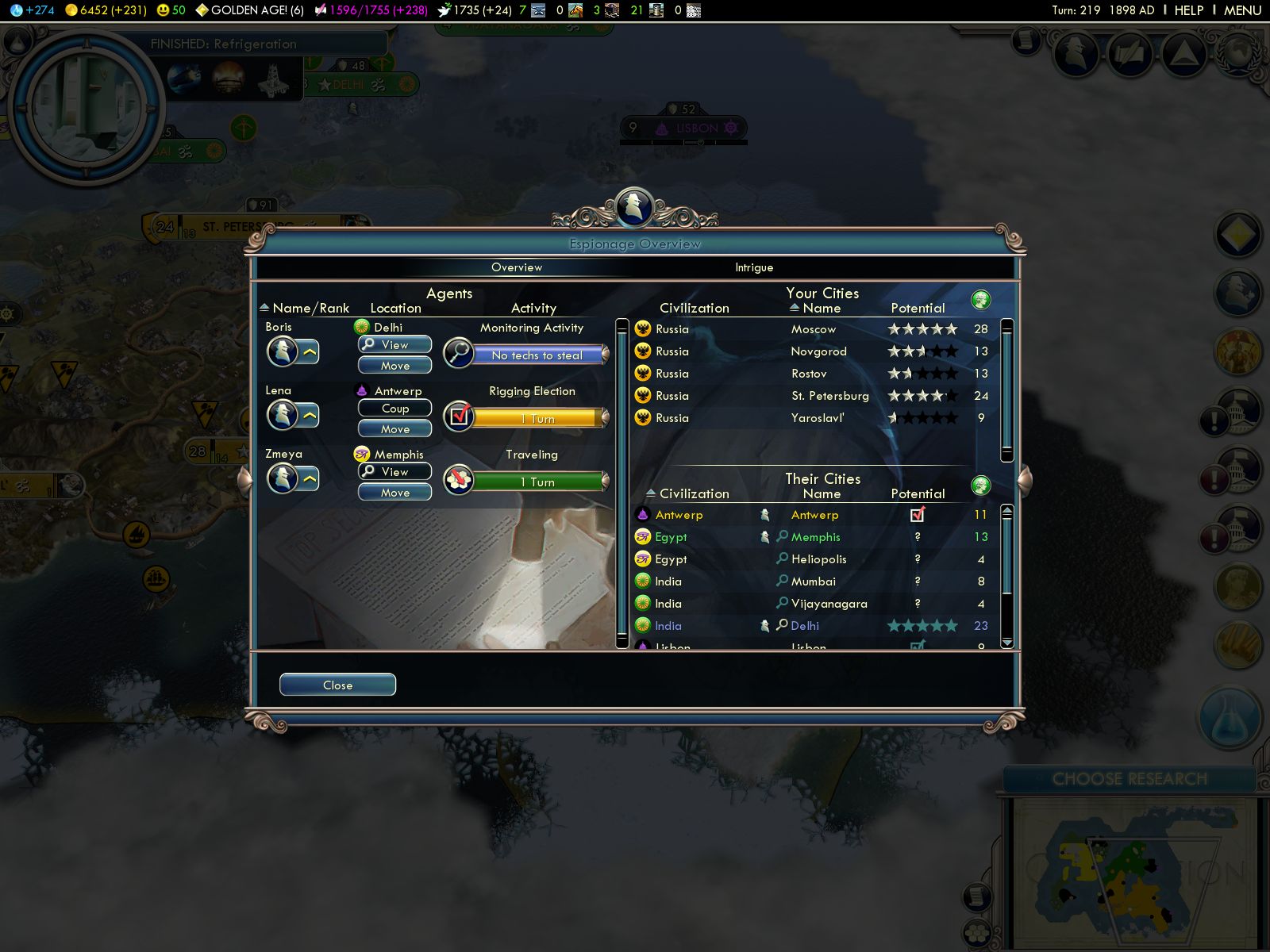Choose Heliopolis in Their Cities list
This screenshot has width=1270, height=952.
tap(818, 559)
